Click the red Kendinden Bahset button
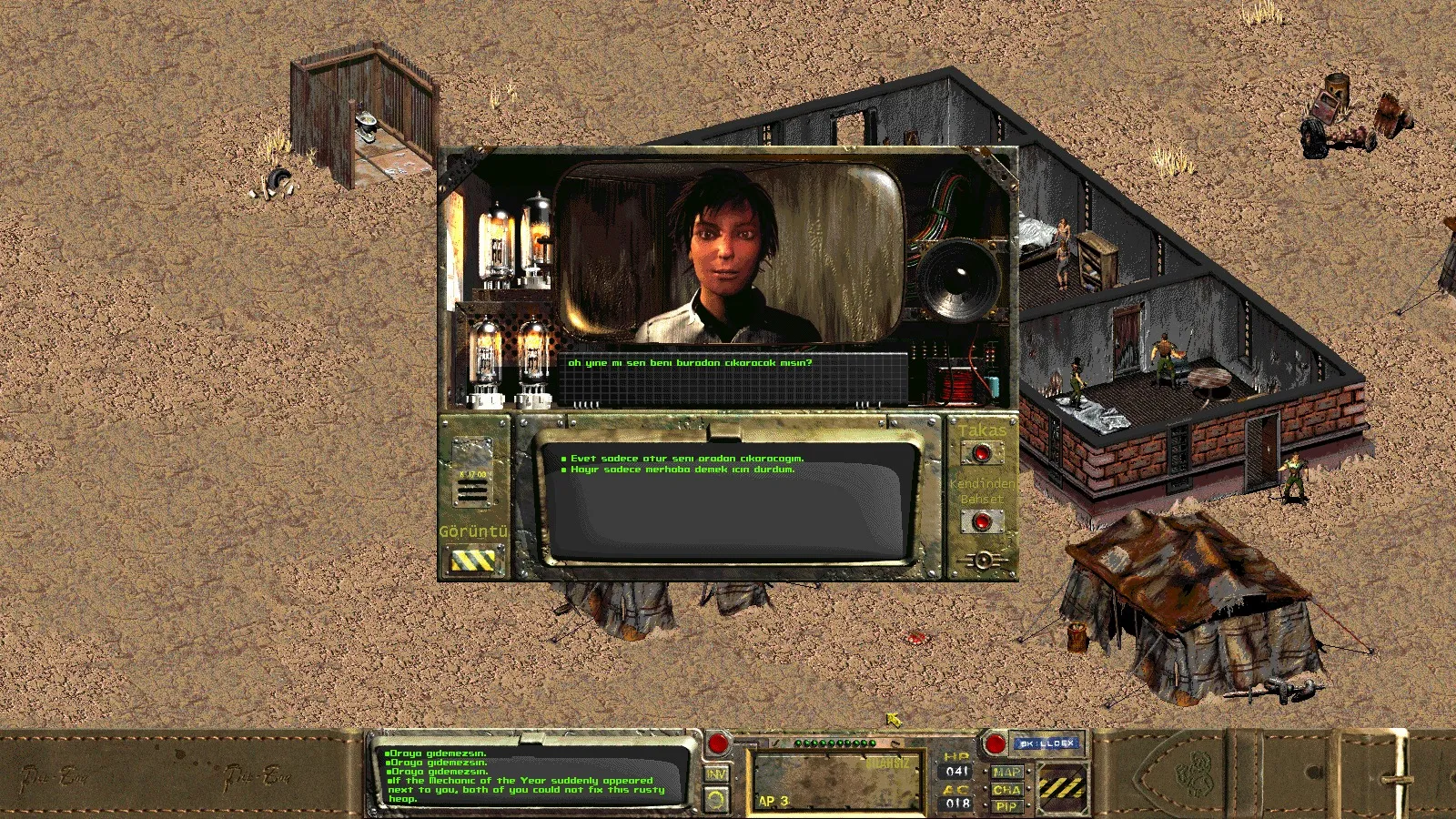Viewport: 1456px width, 819px height. tap(981, 521)
